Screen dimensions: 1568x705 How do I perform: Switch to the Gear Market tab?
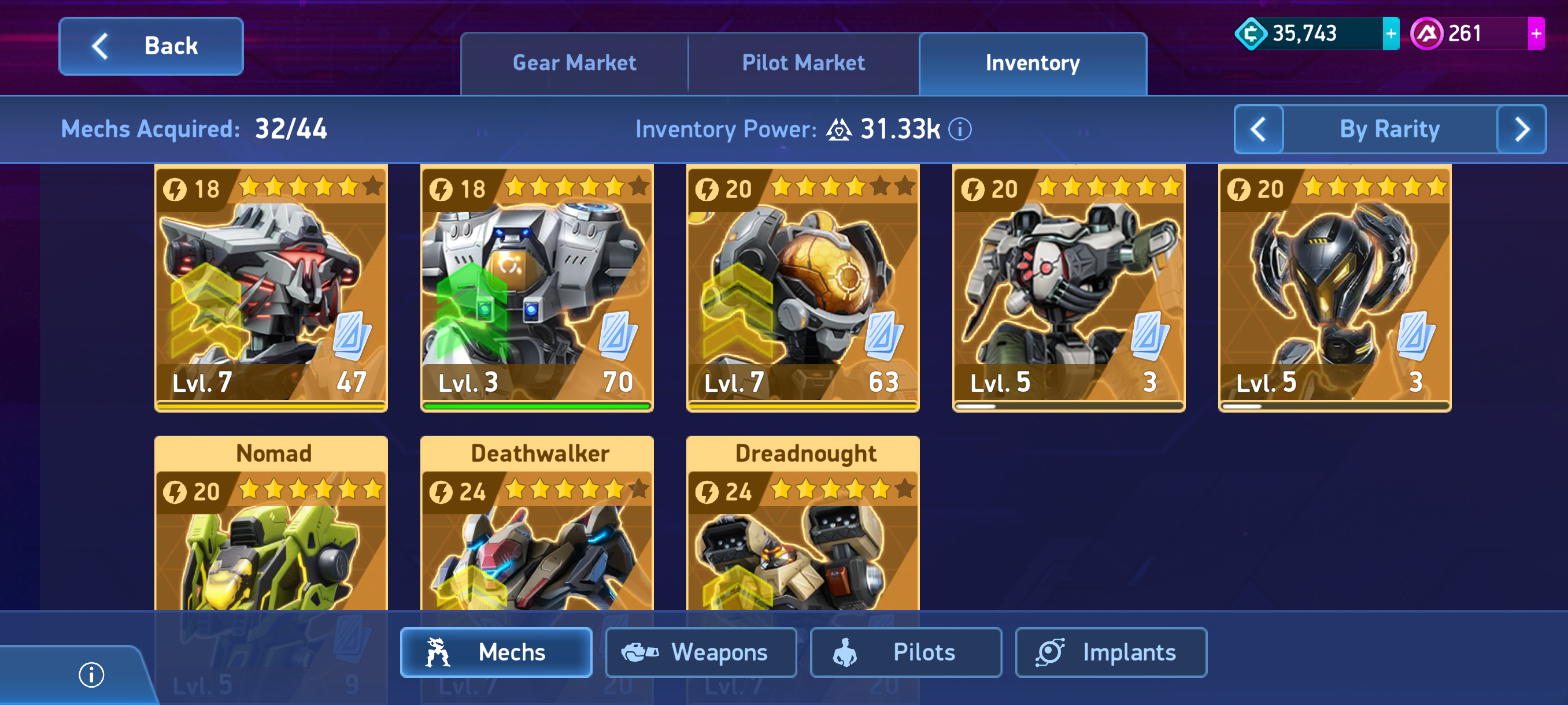click(x=574, y=63)
